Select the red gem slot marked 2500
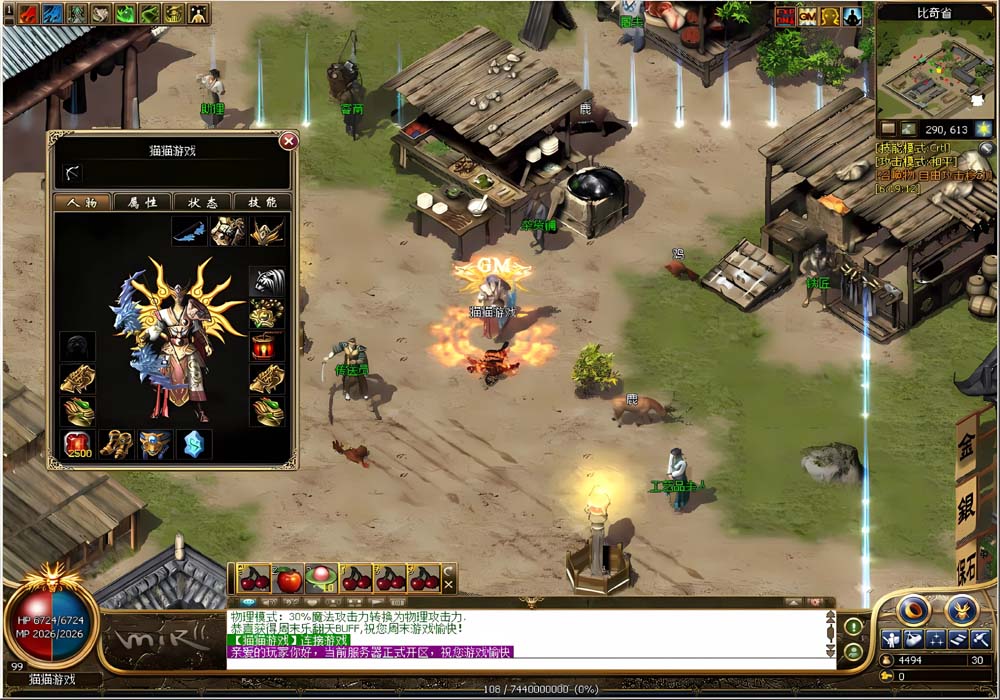This screenshot has width=1000, height=700. click(x=78, y=444)
